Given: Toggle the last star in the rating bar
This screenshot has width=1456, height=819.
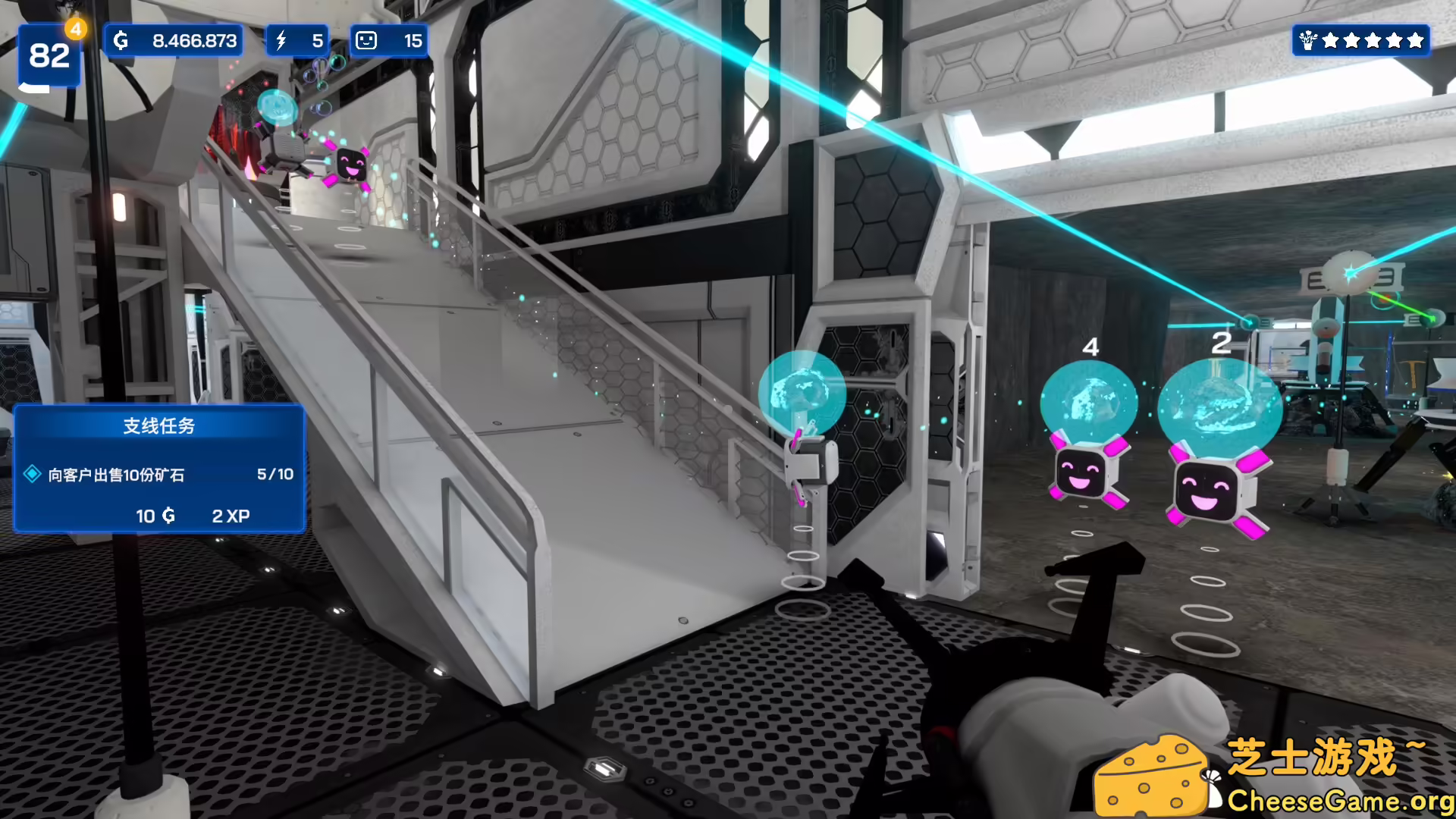Looking at the screenshot, I should coord(1415,40).
